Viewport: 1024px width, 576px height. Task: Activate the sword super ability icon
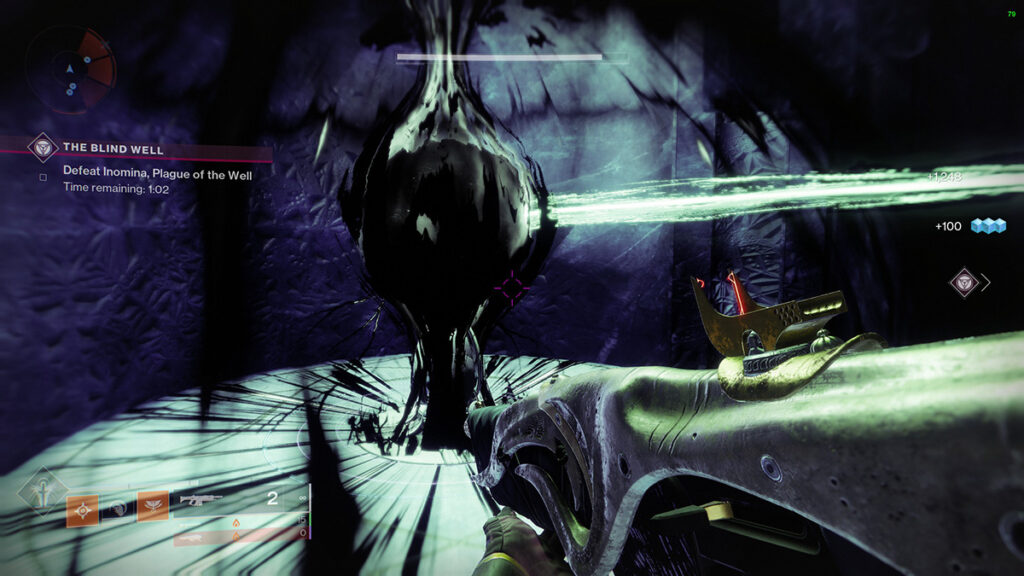click(43, 491)
